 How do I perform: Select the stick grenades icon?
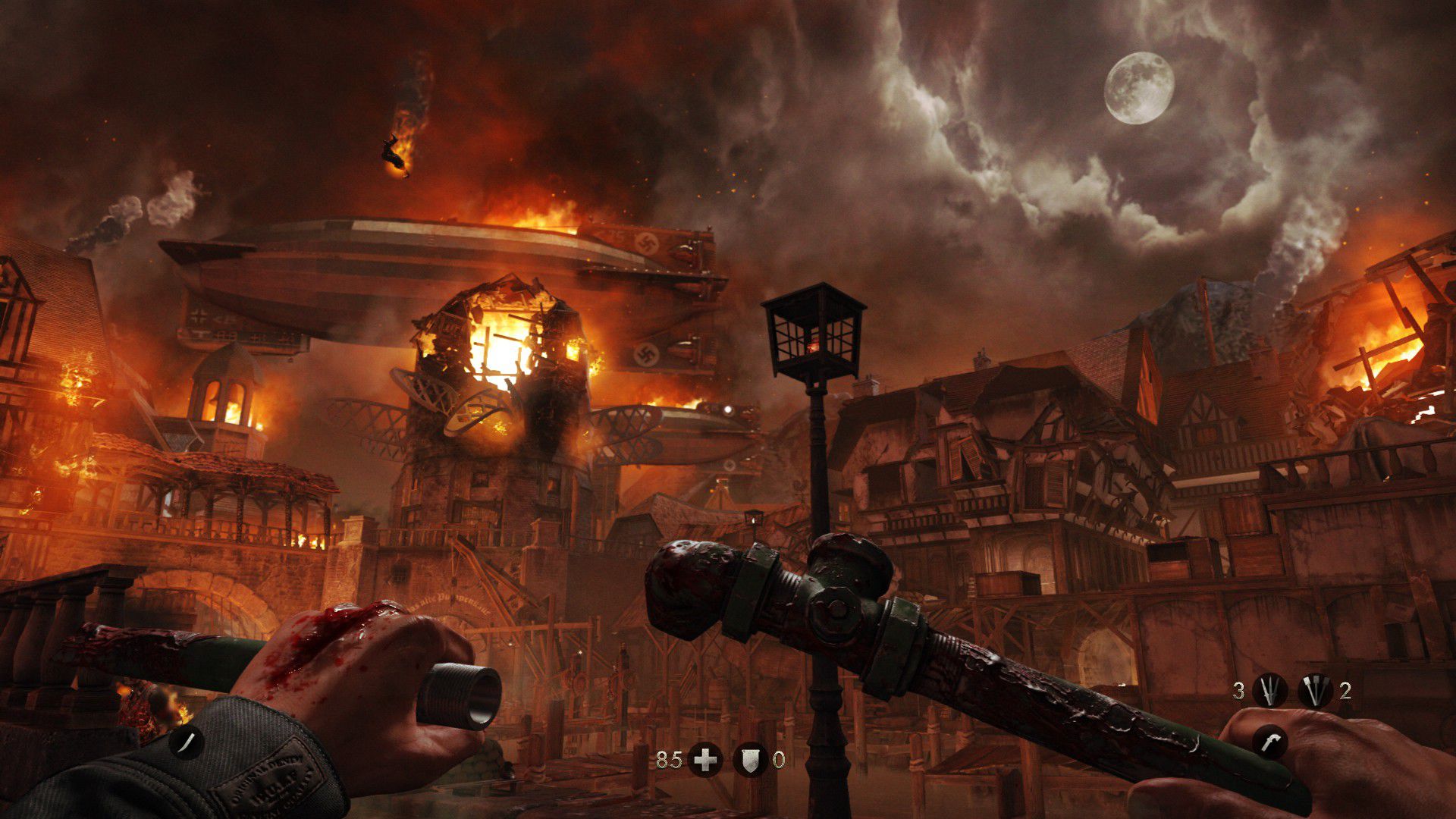(x=1315, y=691)
